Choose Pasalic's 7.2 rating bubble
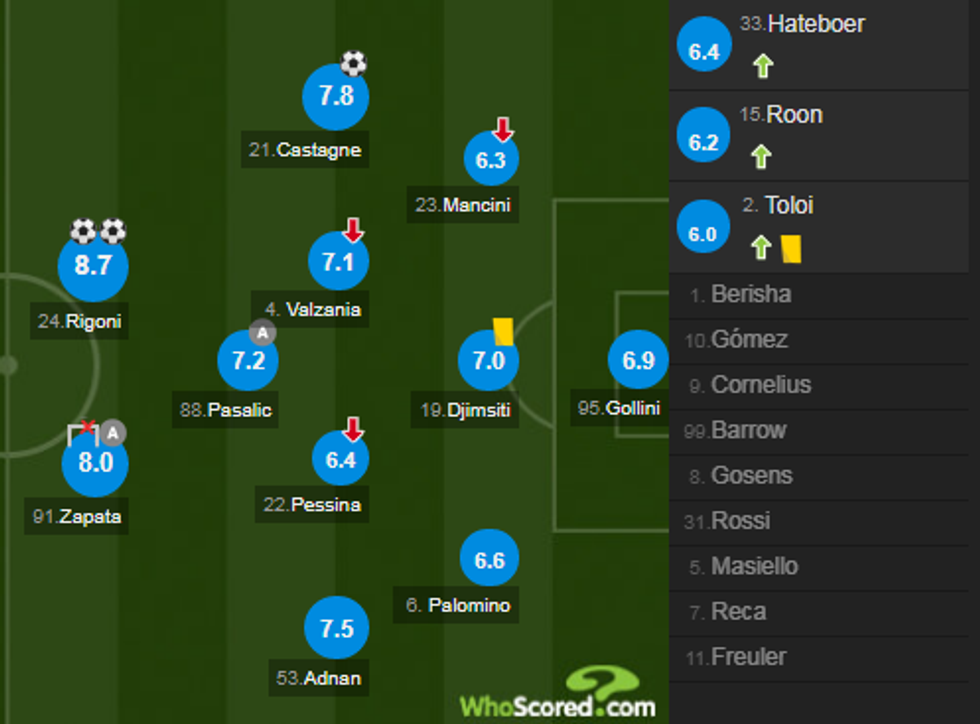 click(x=248, y=361)
